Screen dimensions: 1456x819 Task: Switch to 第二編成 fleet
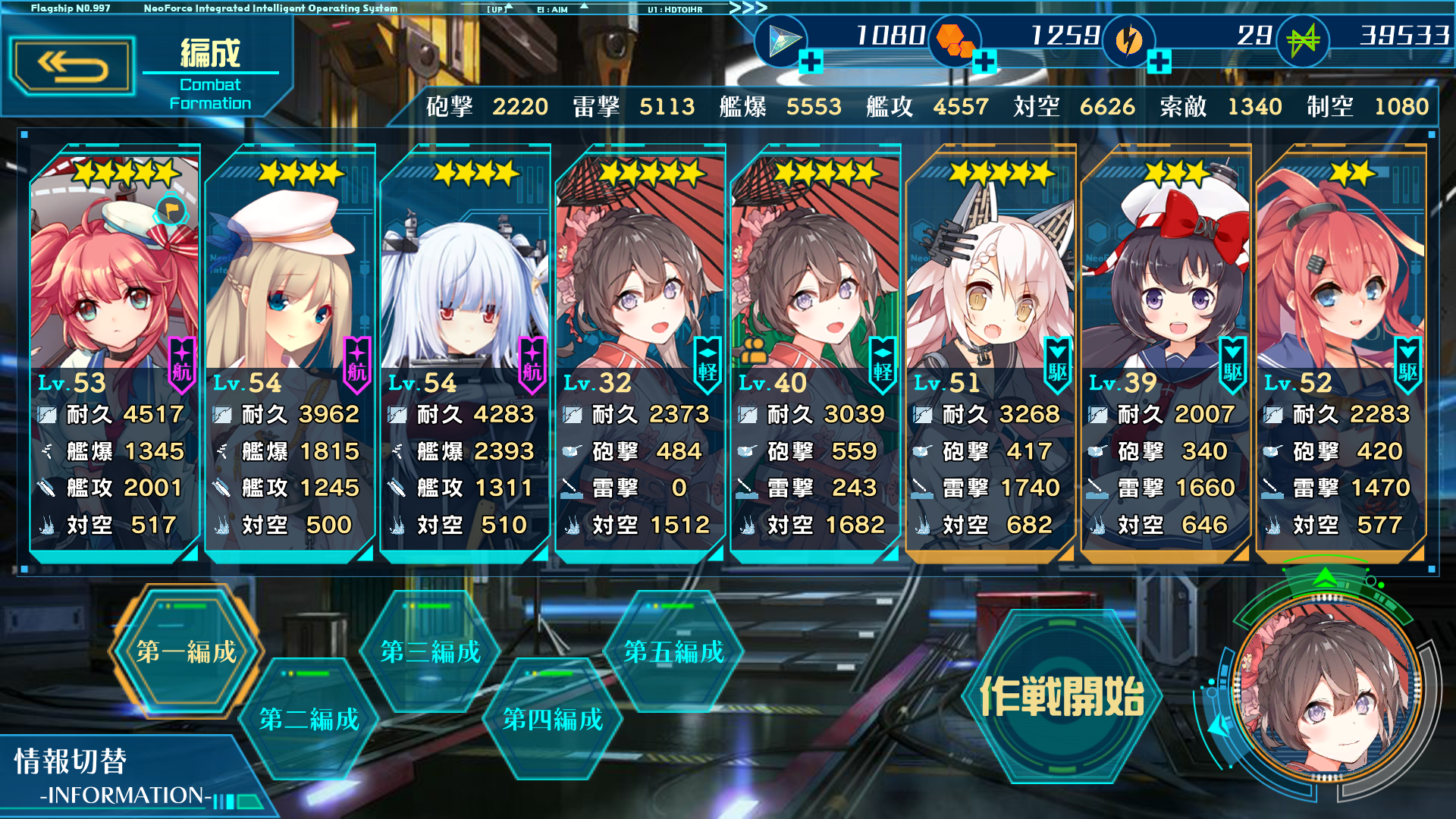pos(309,719)
